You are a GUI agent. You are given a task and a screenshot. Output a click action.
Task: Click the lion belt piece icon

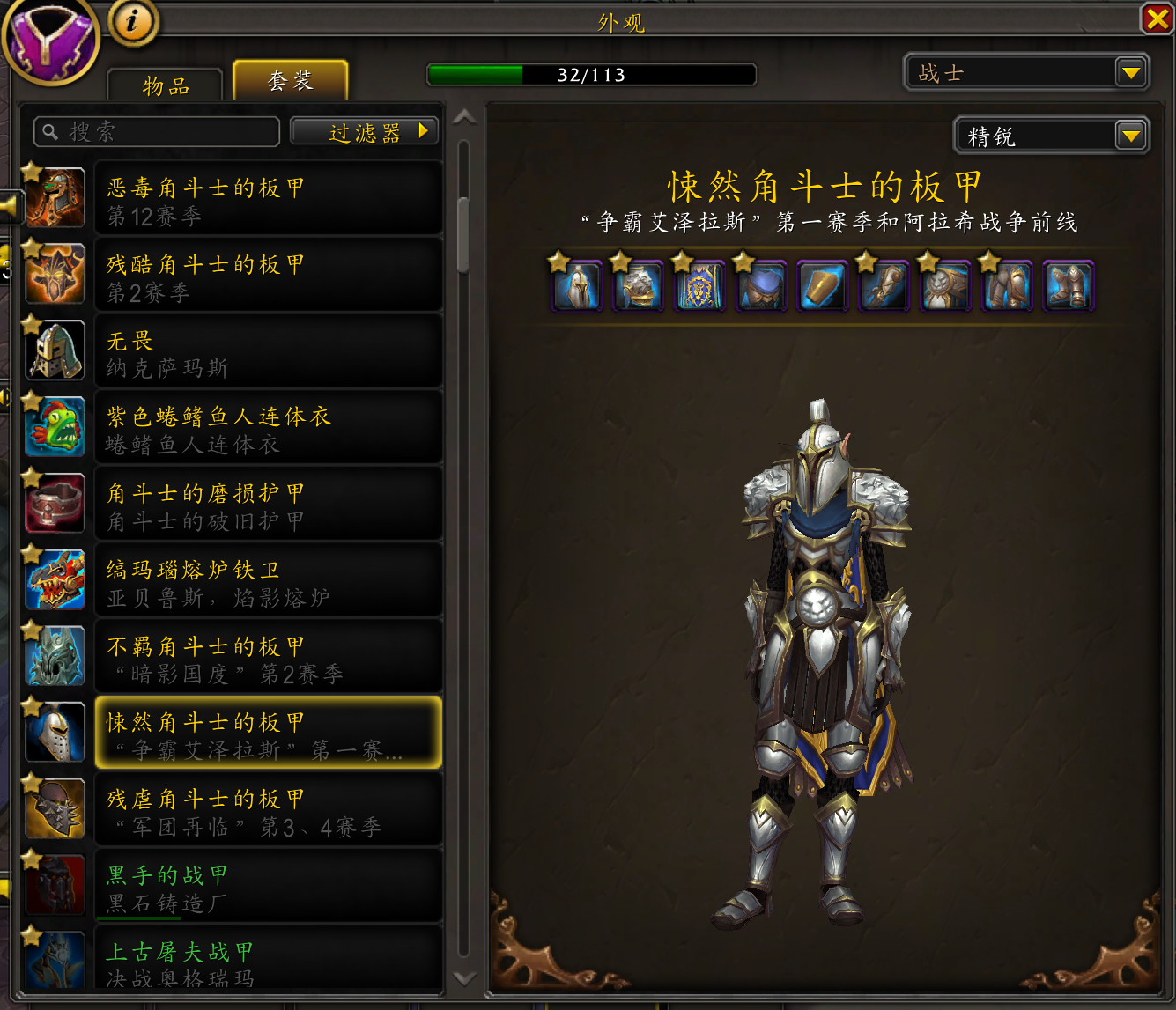(x=944, y=285)
